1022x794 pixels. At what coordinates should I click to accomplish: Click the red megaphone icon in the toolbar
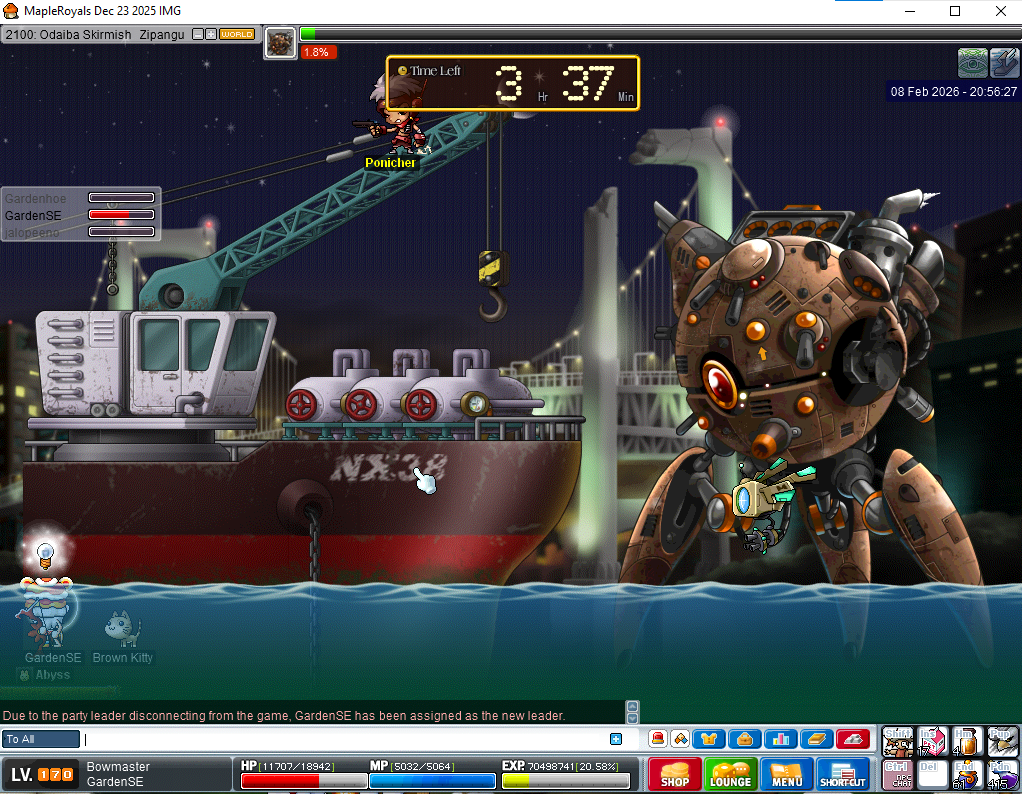tap(658, 739)
